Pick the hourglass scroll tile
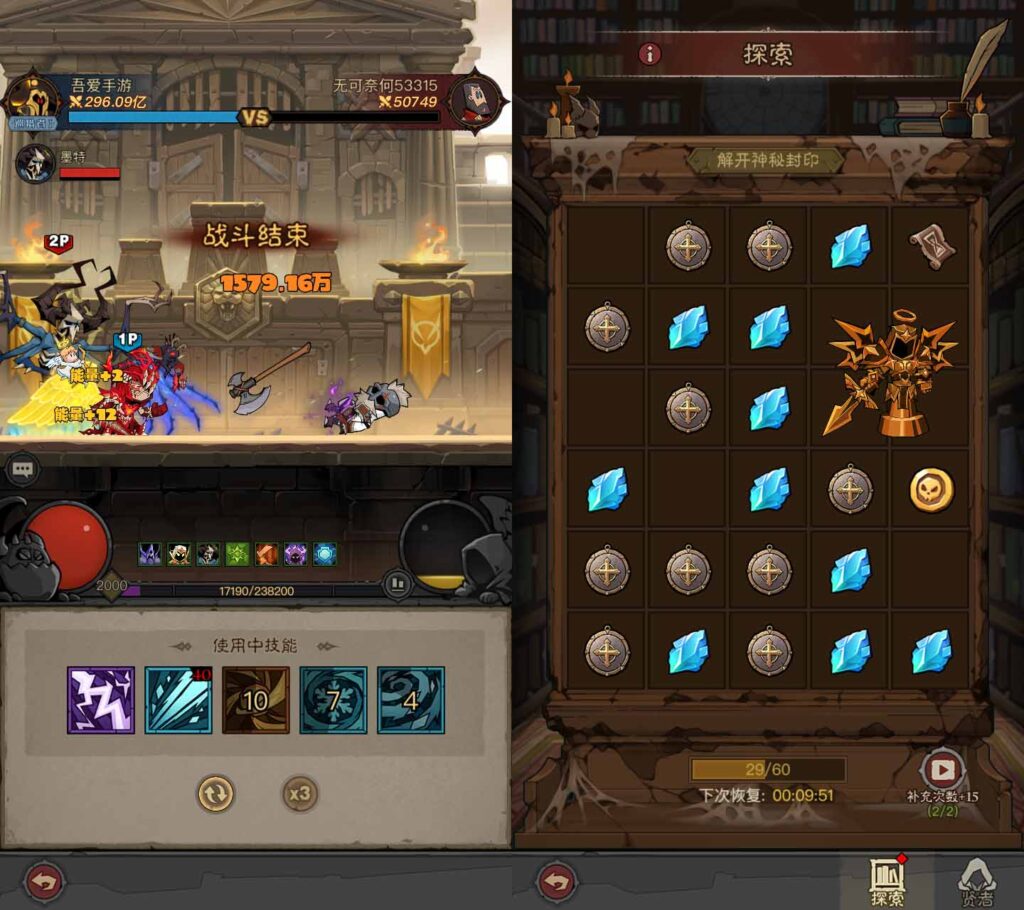 pos(932,245)
